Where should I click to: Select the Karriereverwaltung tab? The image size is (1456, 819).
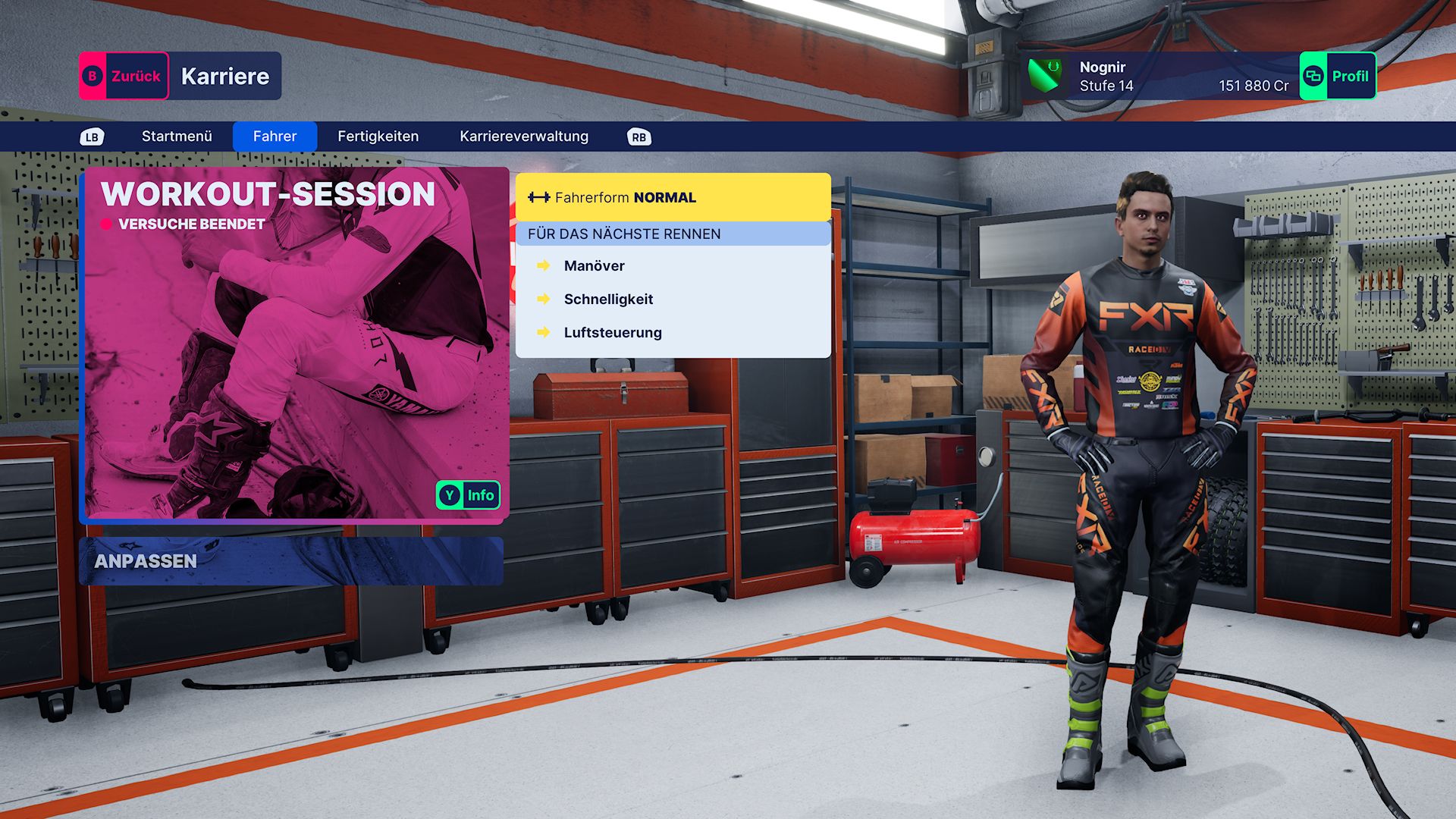click(523, 136)
